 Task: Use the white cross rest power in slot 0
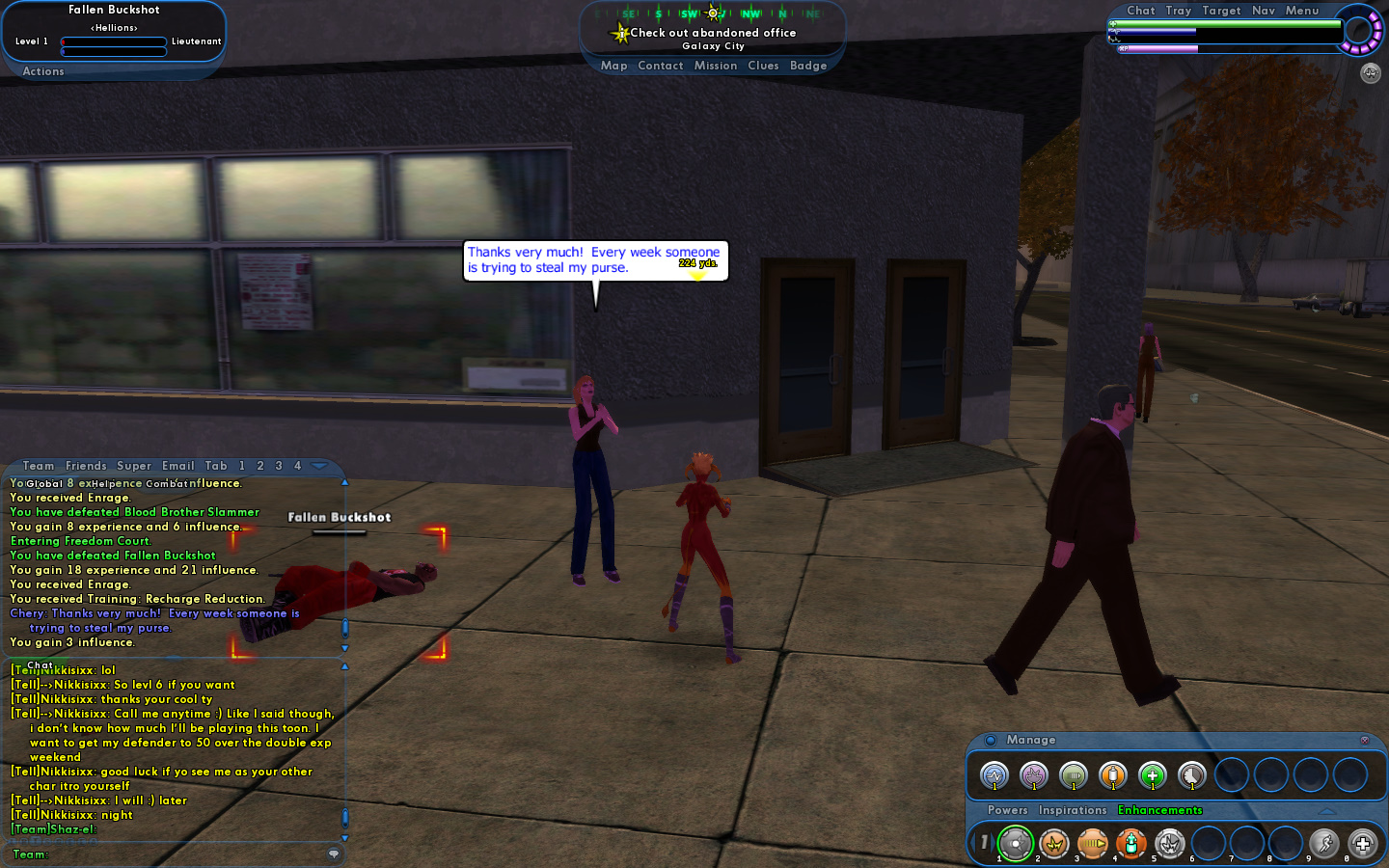[1363, 844]
